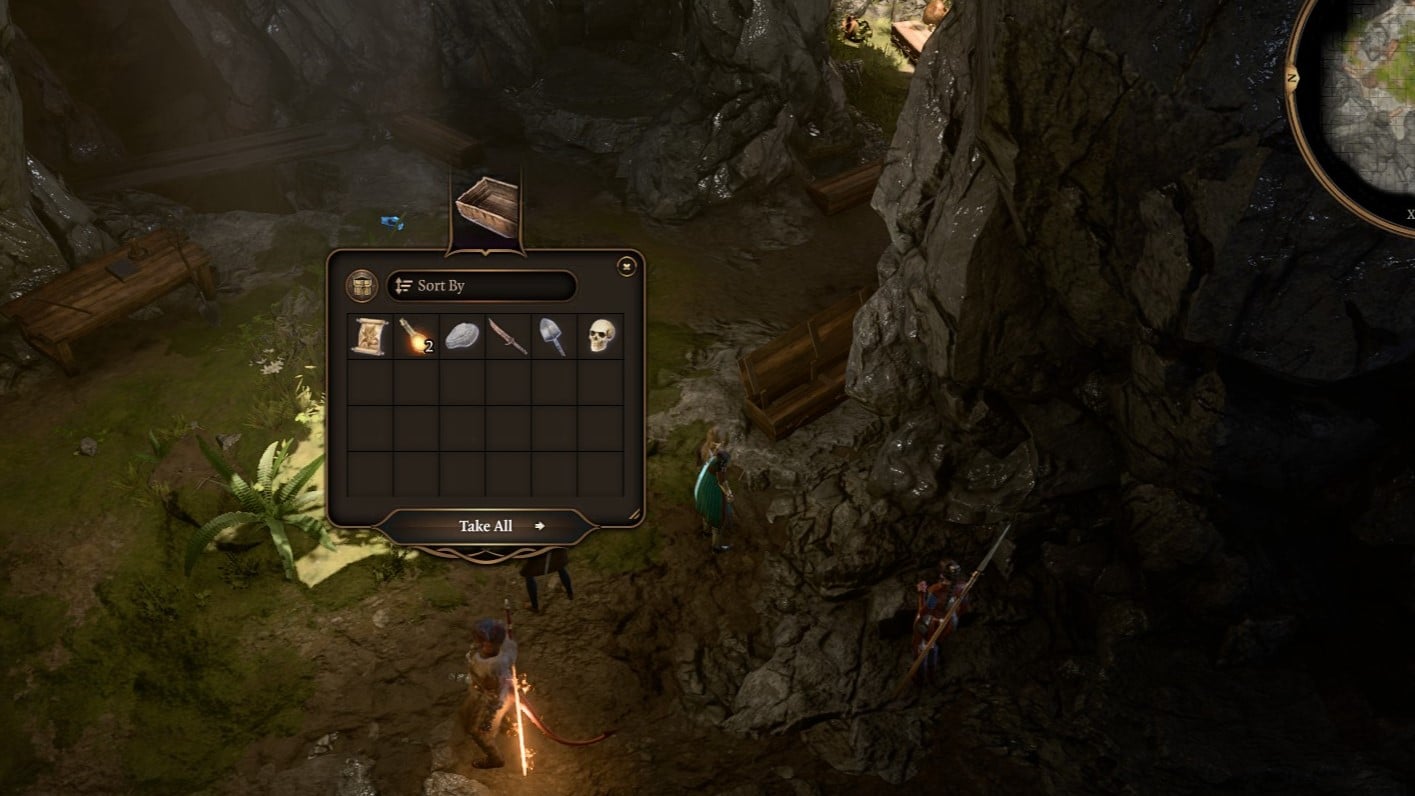
Task: Click the round chest icon button
Action: tap(362, 286)
